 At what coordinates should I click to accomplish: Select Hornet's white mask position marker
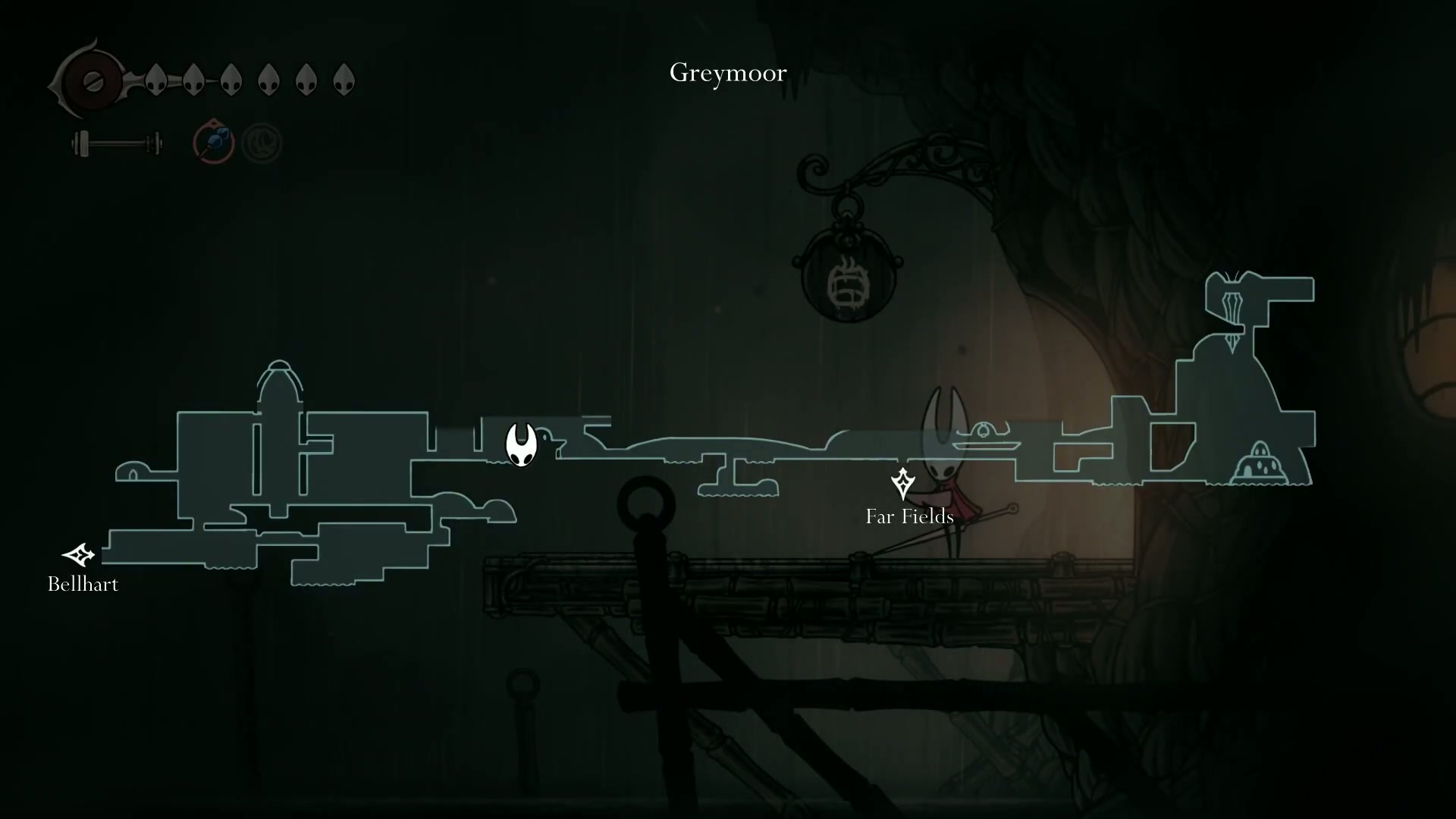521,444
